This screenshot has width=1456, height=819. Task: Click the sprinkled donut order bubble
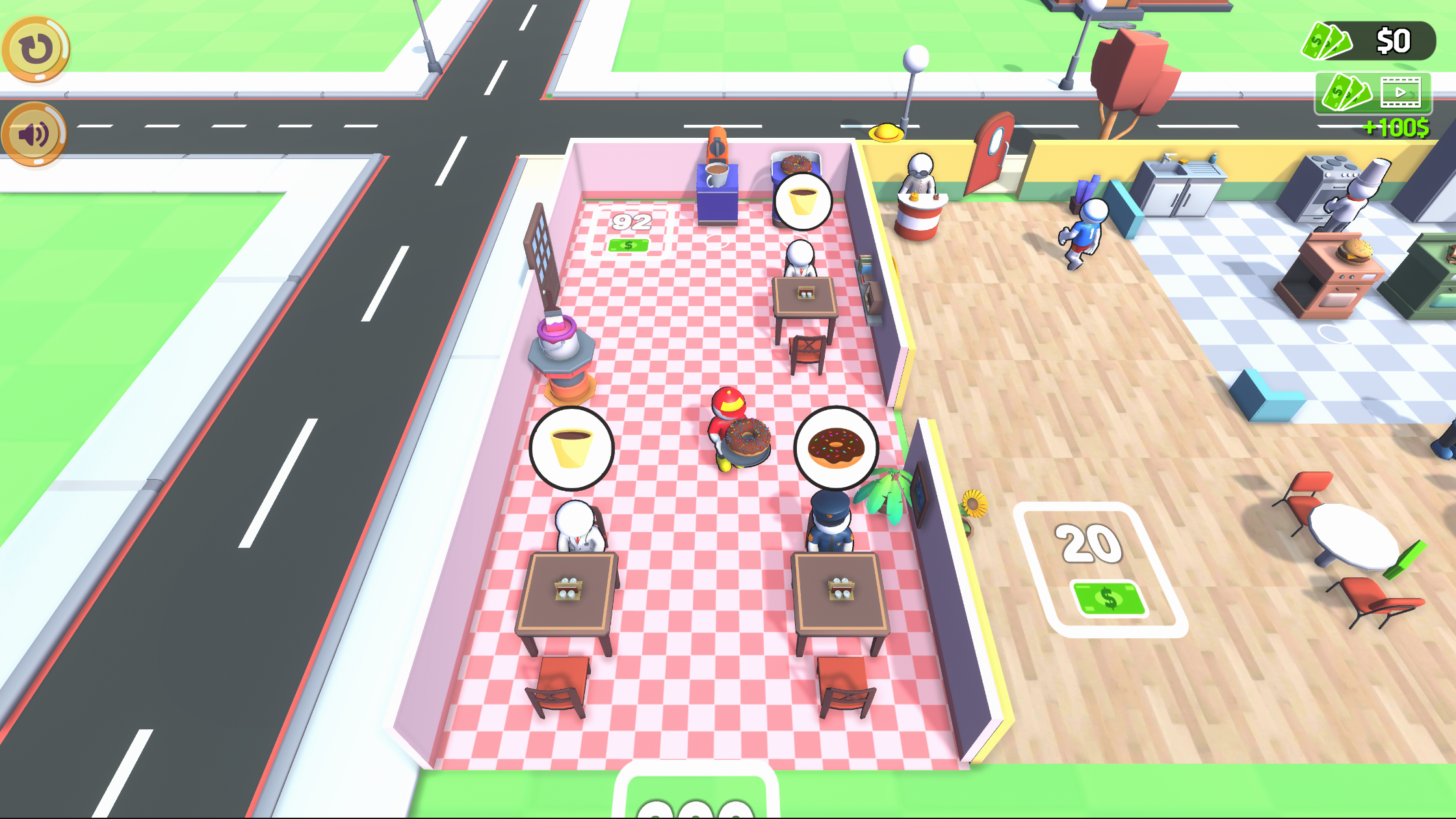coord(834,445)
